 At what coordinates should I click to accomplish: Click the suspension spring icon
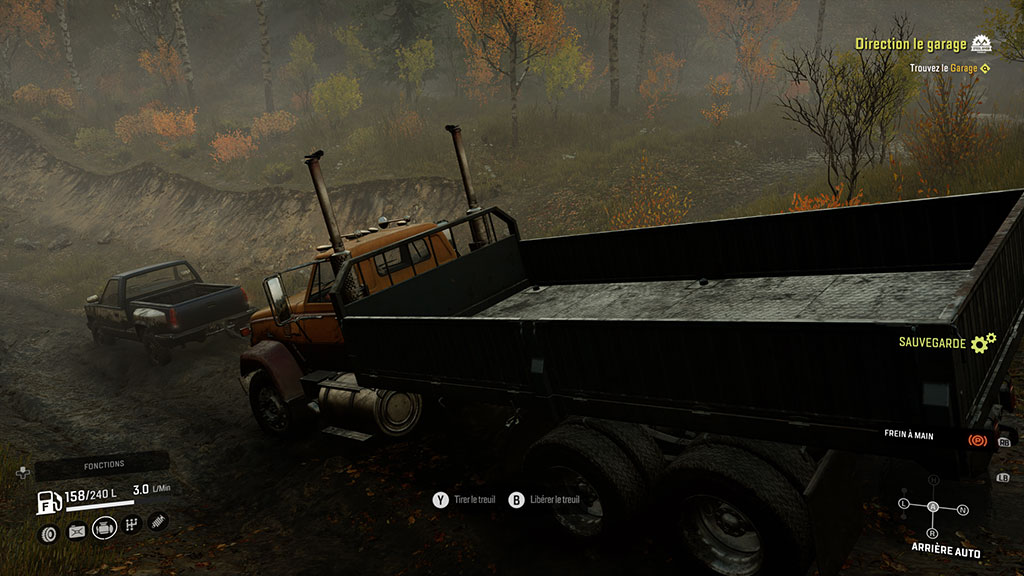coord(157,521)
